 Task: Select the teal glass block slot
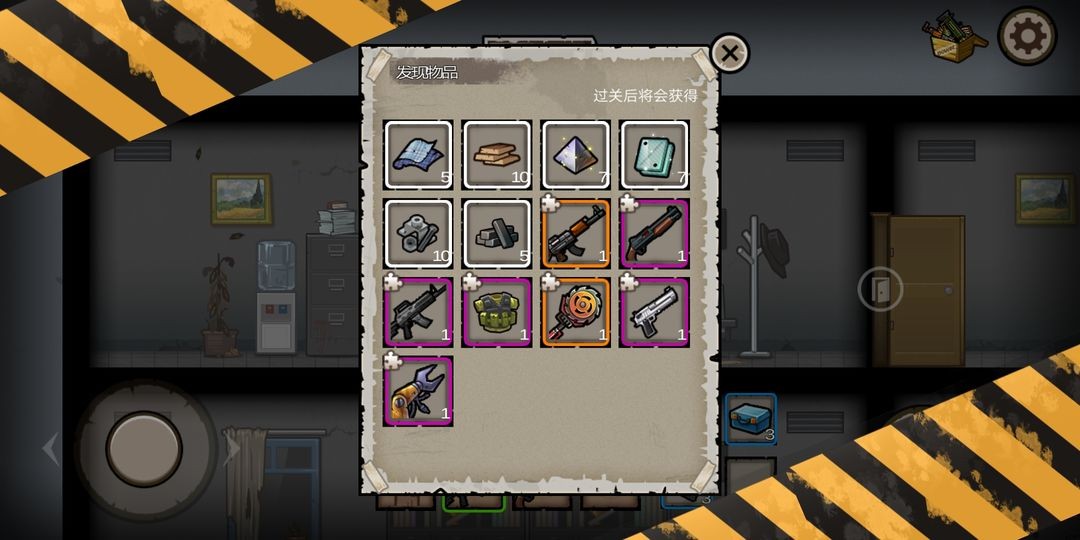[x=654, y=155]
